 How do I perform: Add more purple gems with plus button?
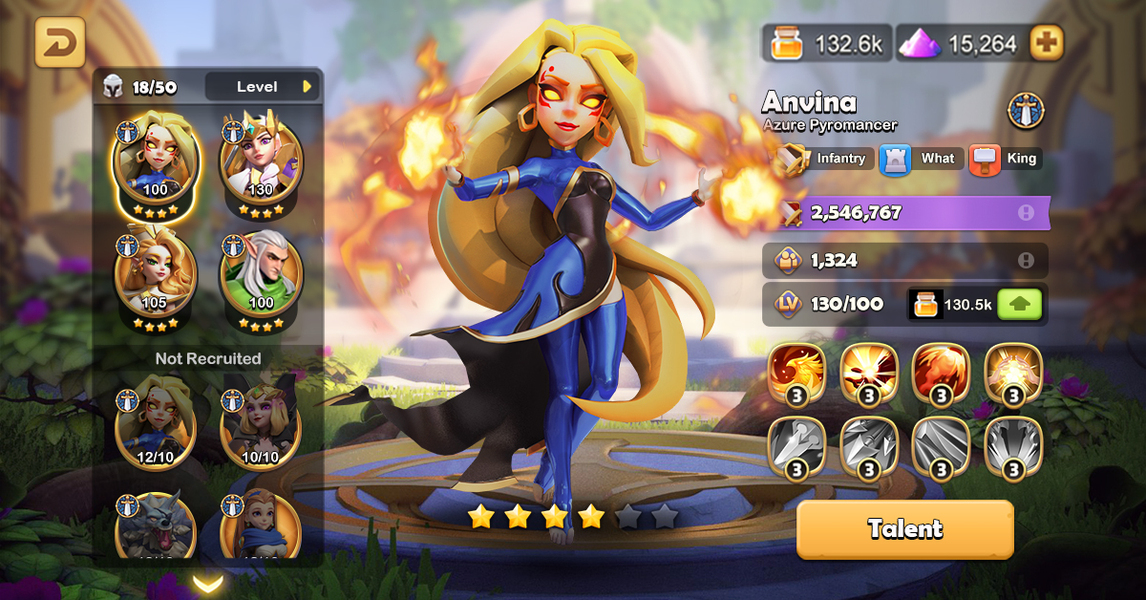click(1047, 43)
